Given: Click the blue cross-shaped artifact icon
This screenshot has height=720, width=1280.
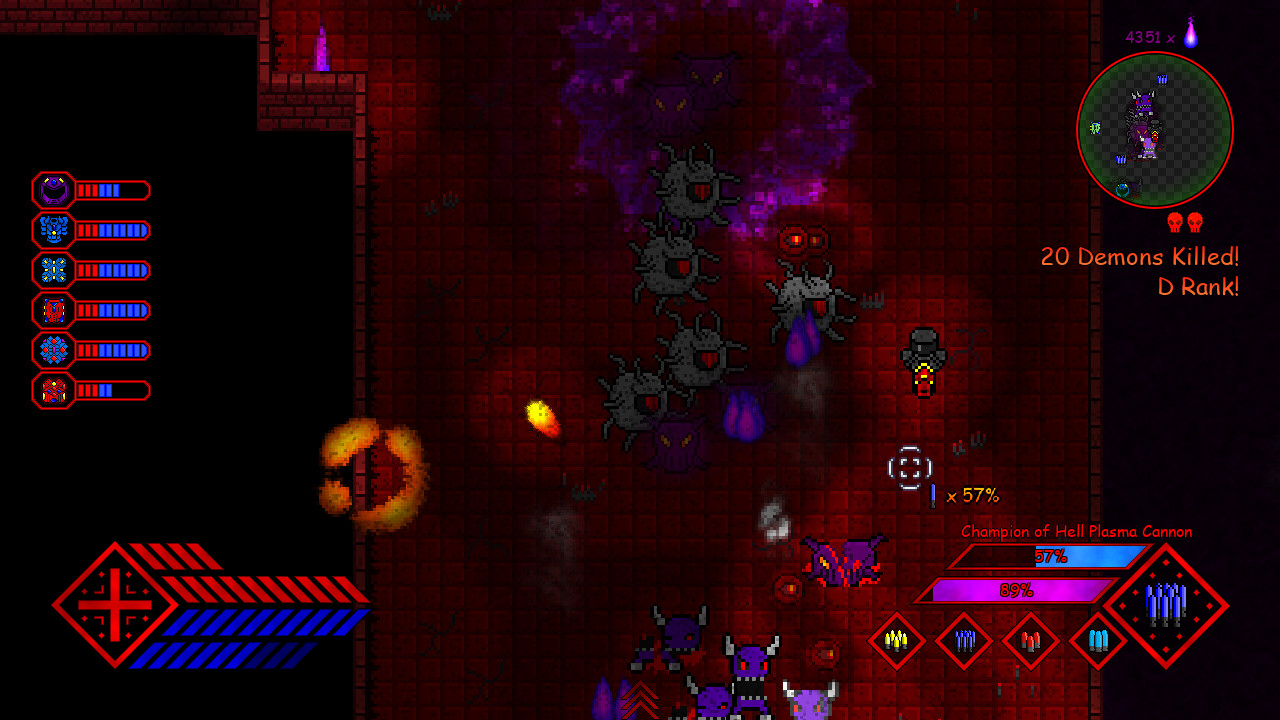Looking at the screenshot, I should point(52,270).
